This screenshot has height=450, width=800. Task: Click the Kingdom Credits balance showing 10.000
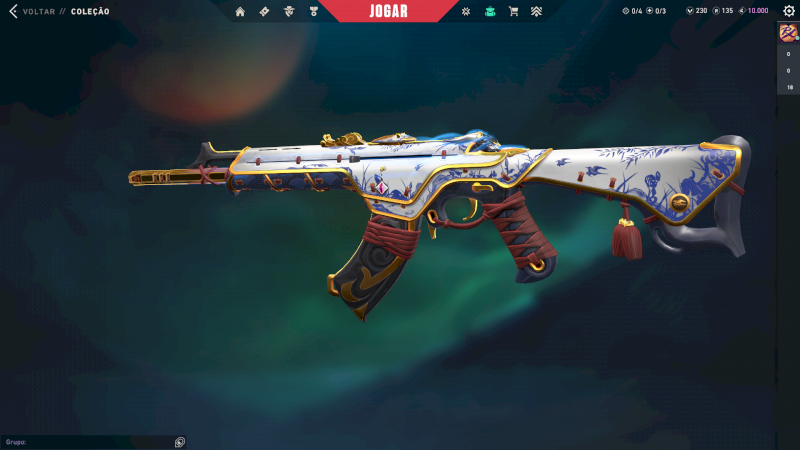753,11
